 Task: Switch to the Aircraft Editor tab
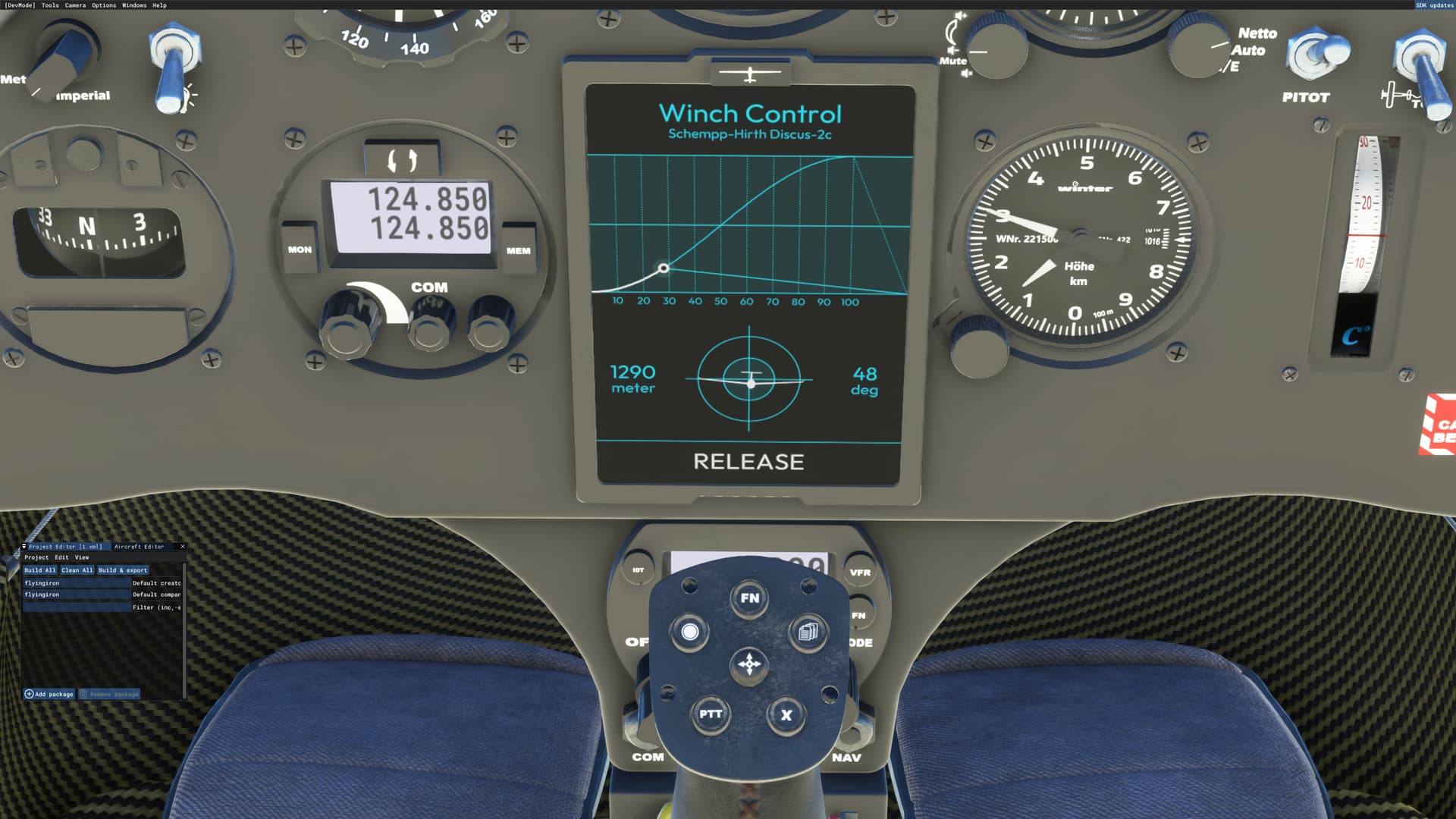[x=140, y=546]
